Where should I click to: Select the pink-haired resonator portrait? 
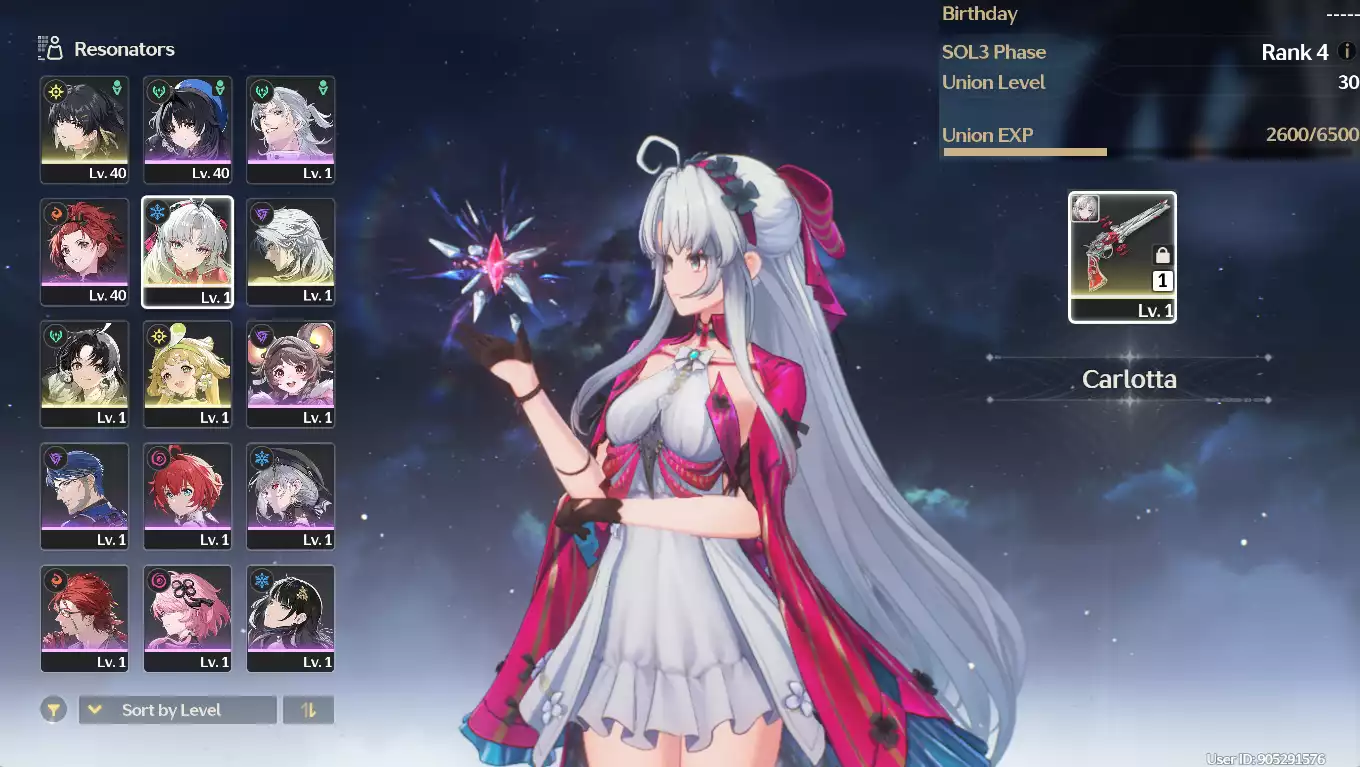188,618
